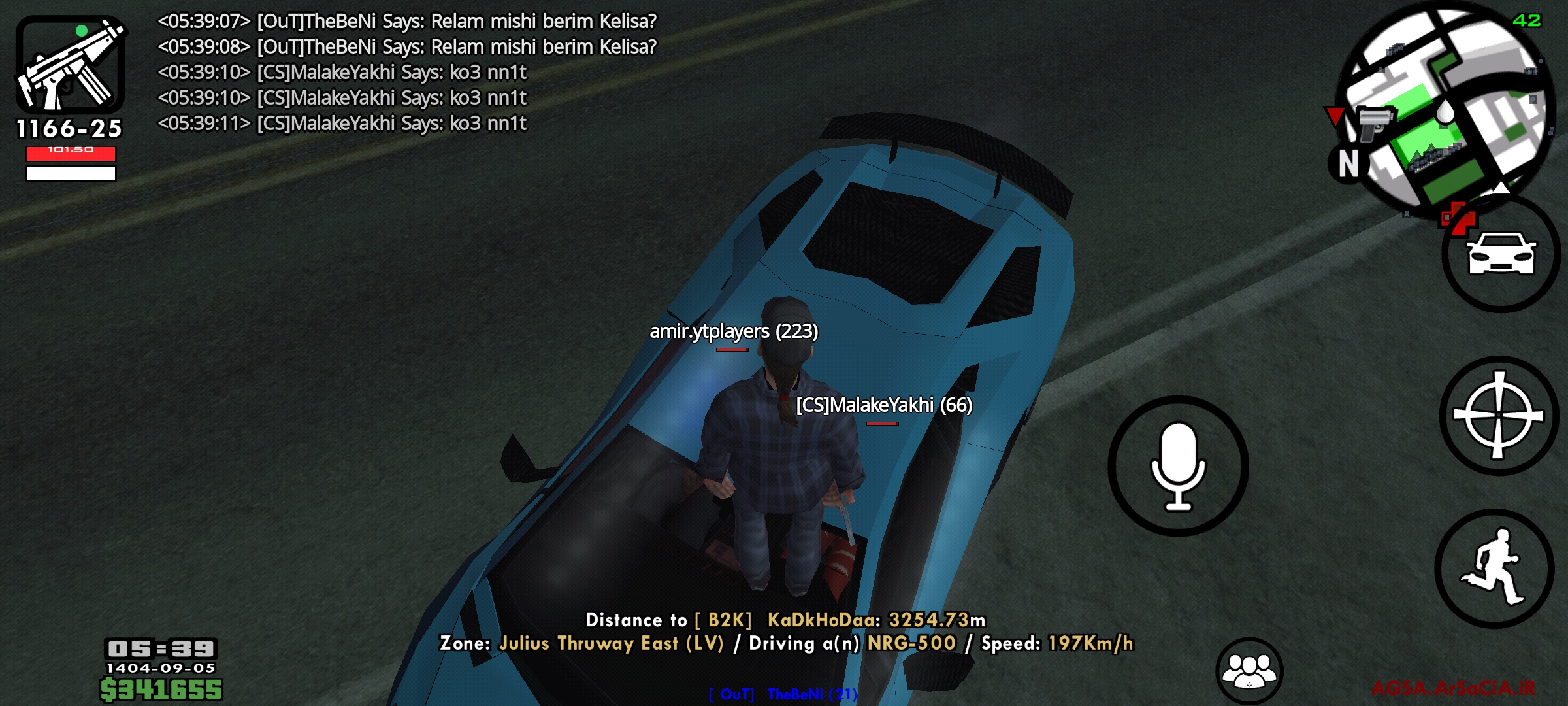This screenshot has width=1568, height=706.
Task: Tap the car enter-vehicle button
Action: [1501, 255]
